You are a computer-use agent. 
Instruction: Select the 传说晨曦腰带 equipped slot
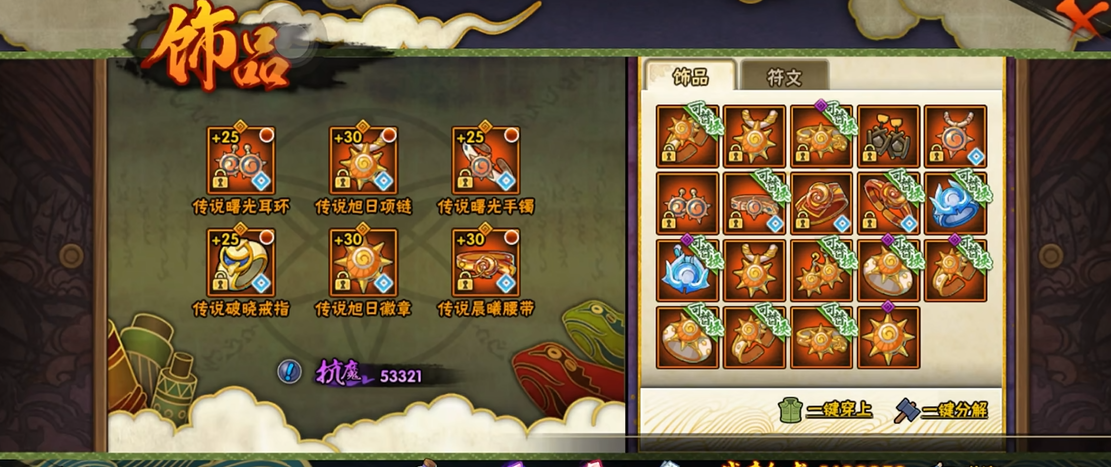click(x=486, y=262)
